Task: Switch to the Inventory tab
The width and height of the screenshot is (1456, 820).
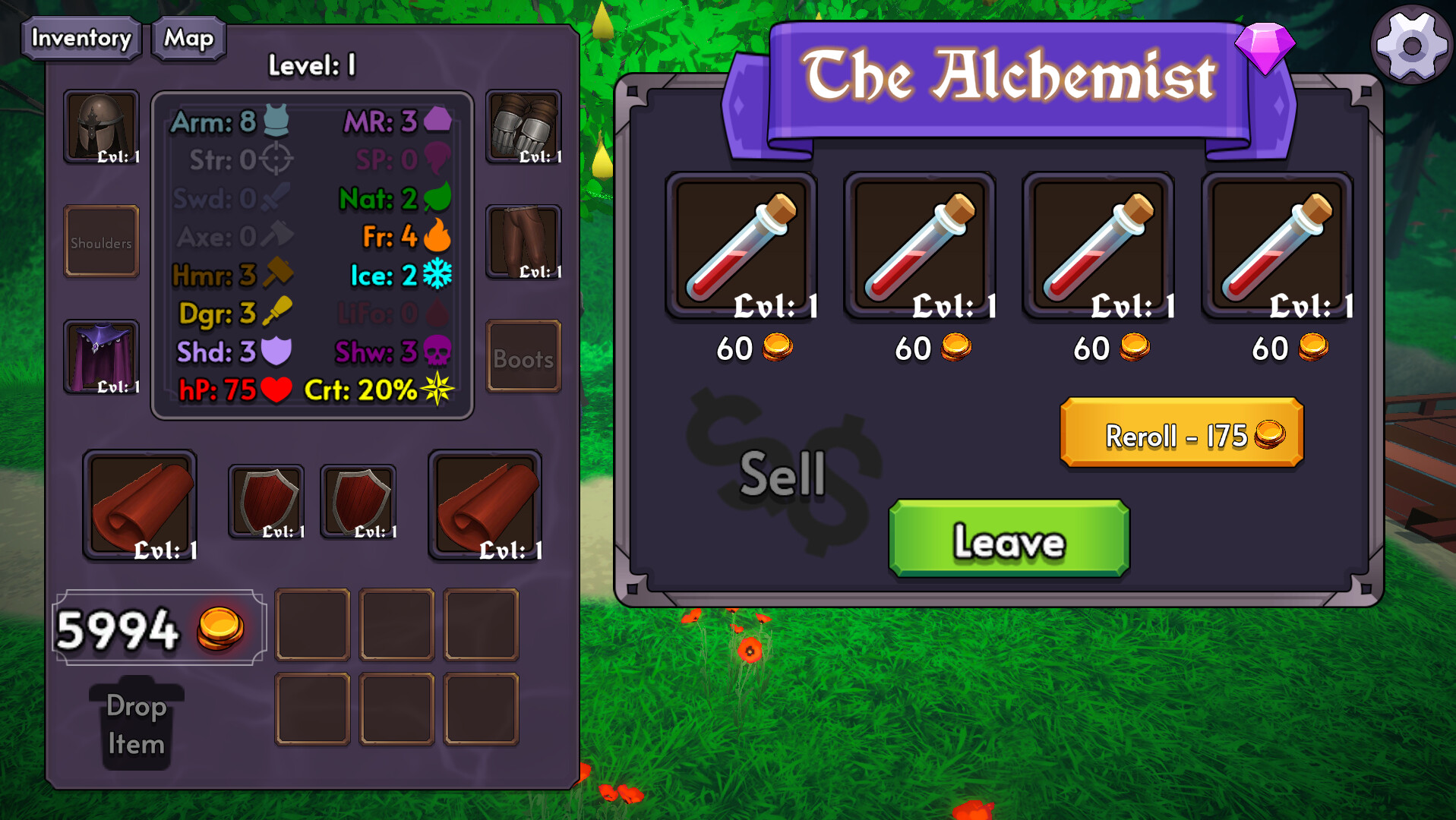Action: pyautogui.click(x=81, y=38)
